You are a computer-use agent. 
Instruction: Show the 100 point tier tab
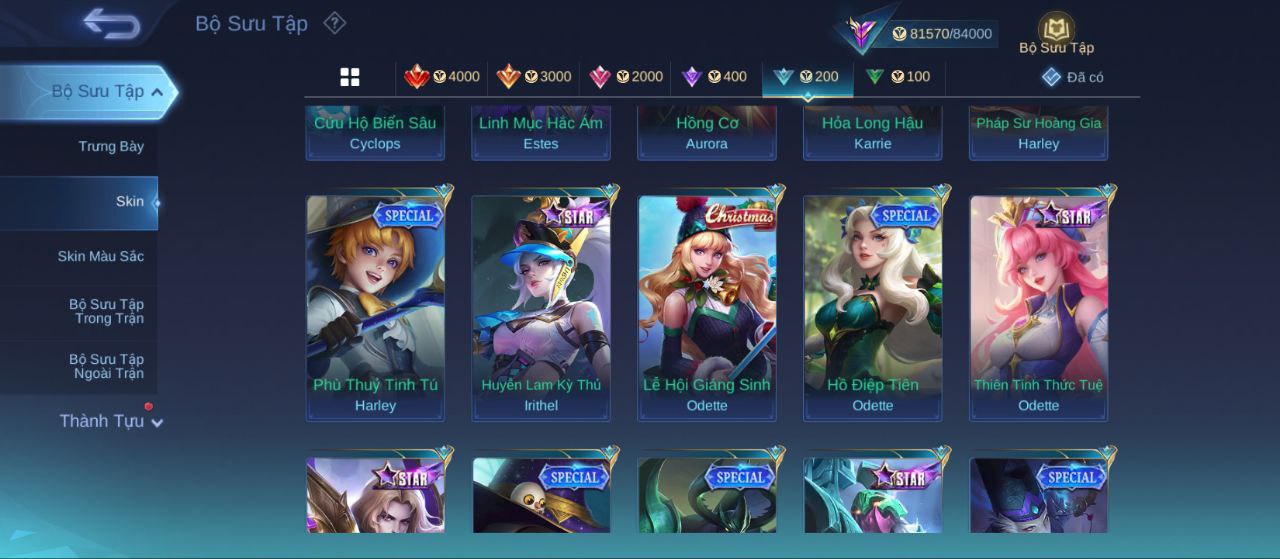(897, 77)
